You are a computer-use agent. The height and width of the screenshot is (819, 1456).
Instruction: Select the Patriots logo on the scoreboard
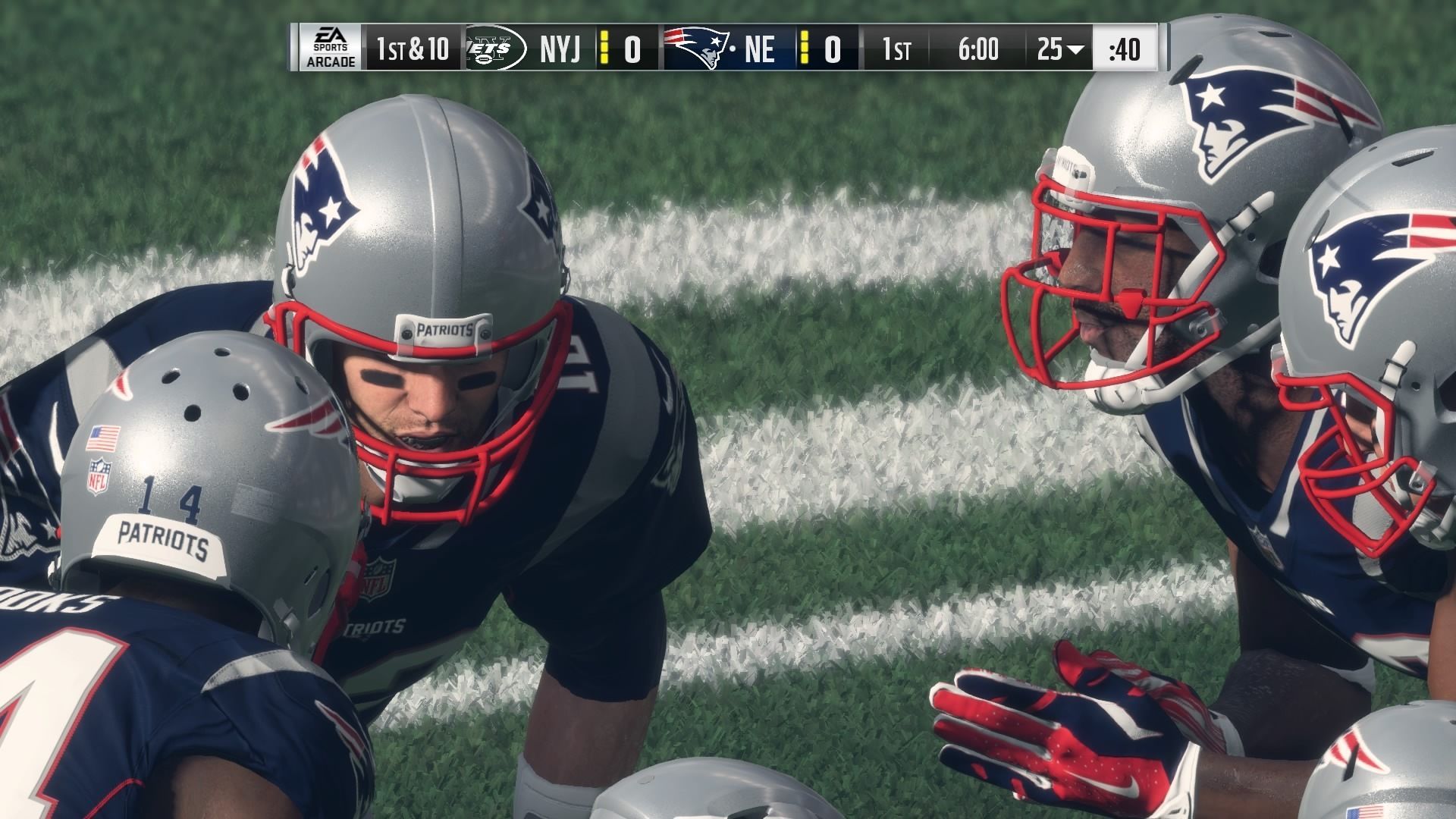[698, 49]
